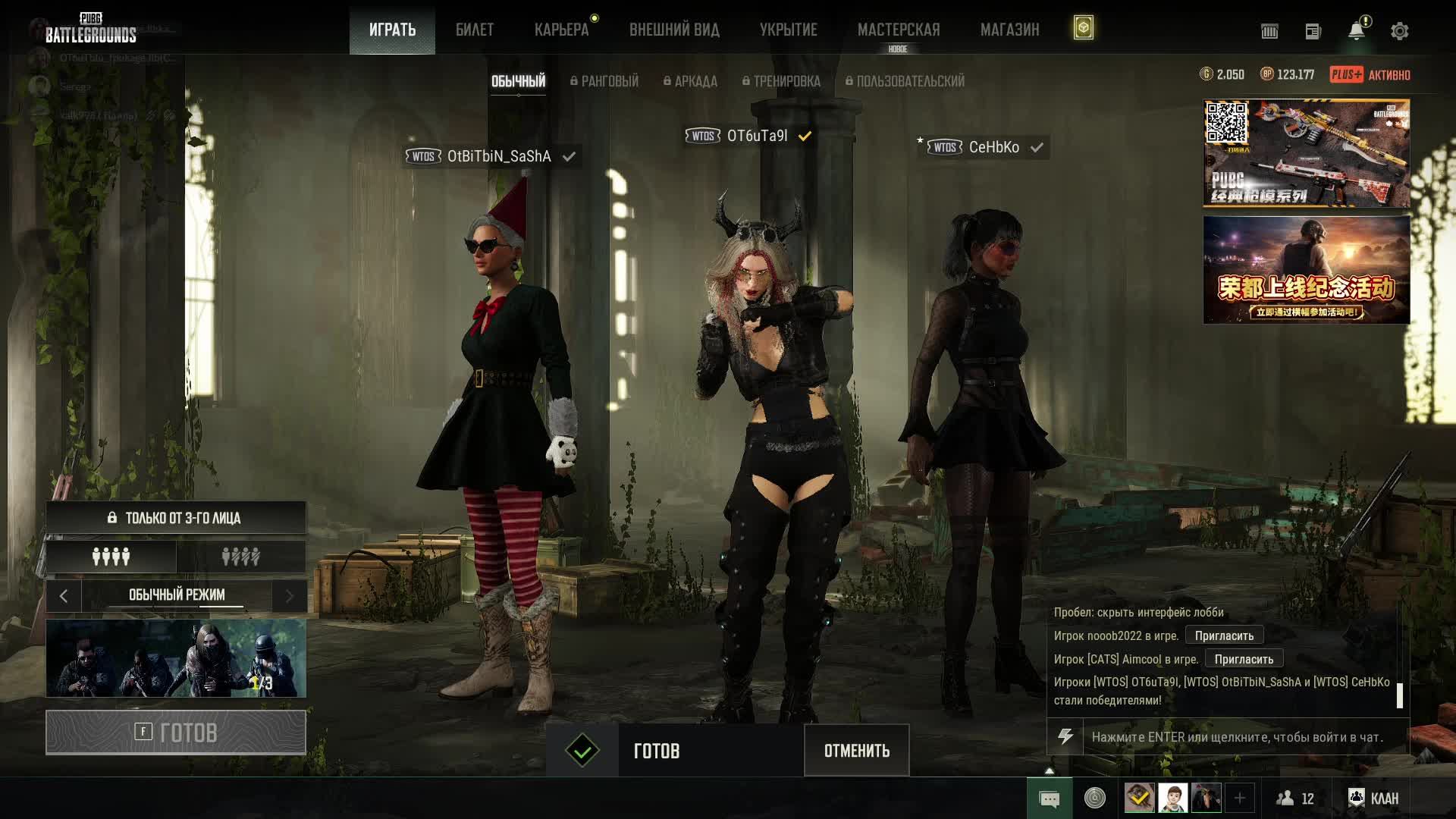Select the РАНГОВЫЙ match mode
Screen dimensions: 1456x819
604,81
